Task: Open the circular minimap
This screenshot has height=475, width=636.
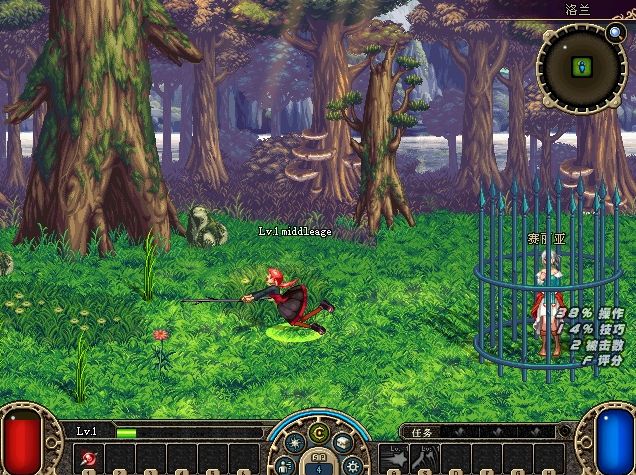Action: pos(581,68)
